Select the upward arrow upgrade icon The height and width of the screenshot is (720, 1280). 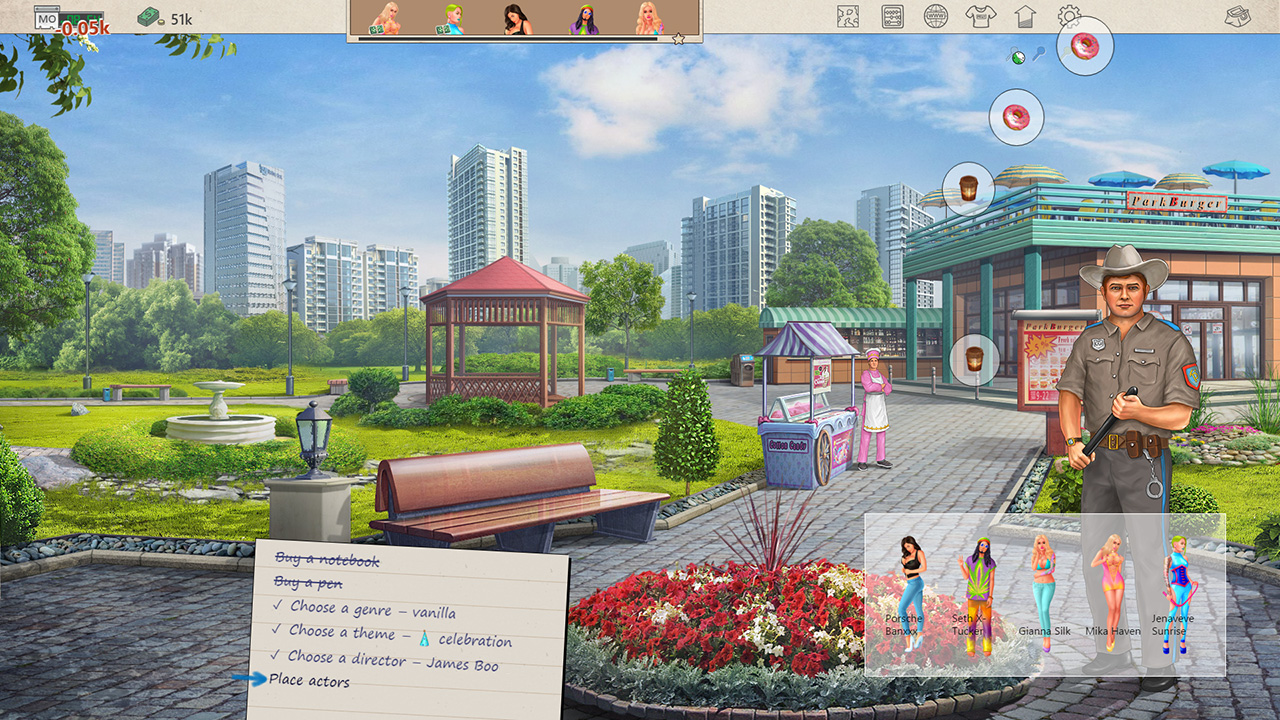pos(1024,16)
